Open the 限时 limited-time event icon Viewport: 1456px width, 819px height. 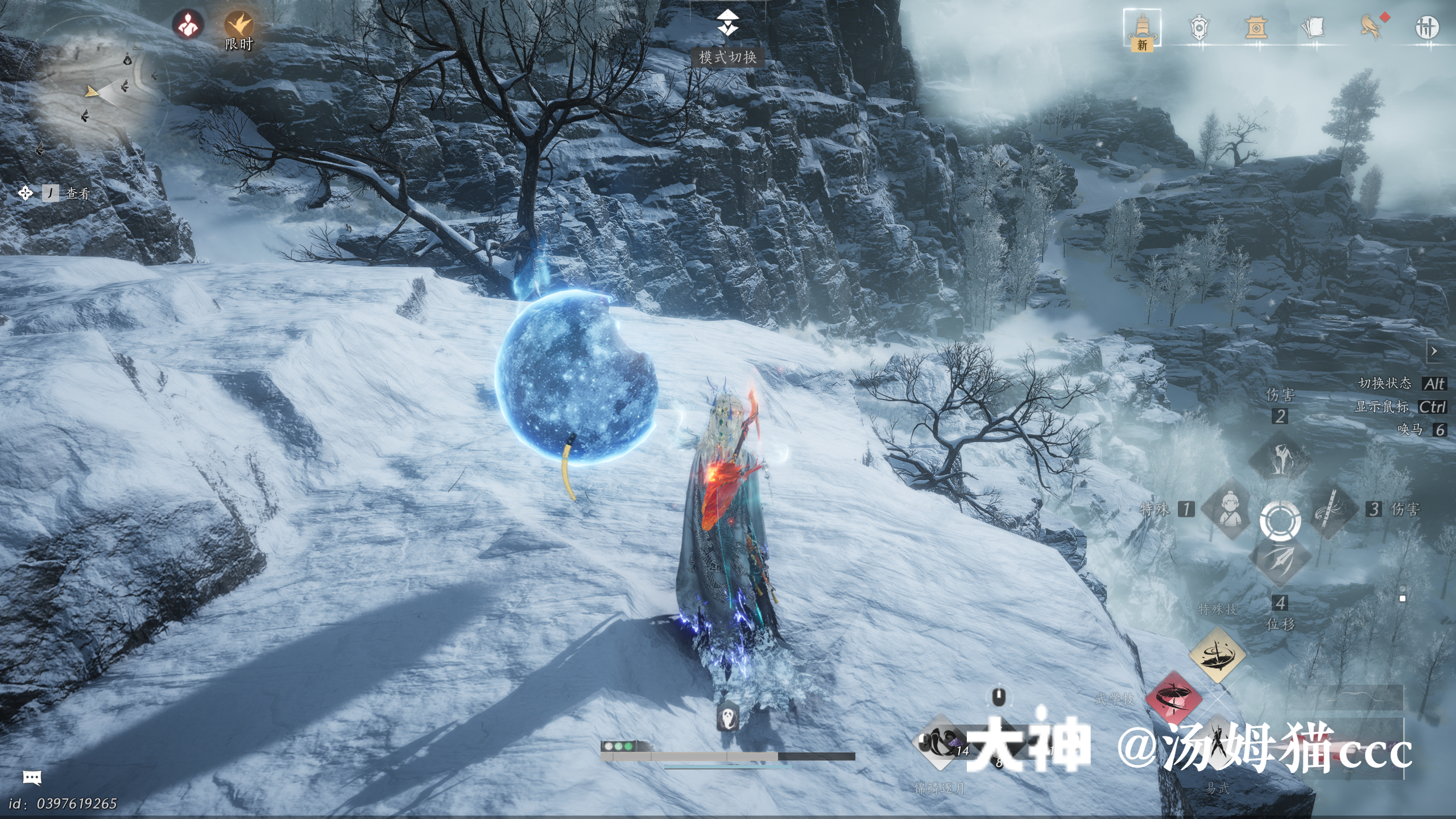coord(238,26)
